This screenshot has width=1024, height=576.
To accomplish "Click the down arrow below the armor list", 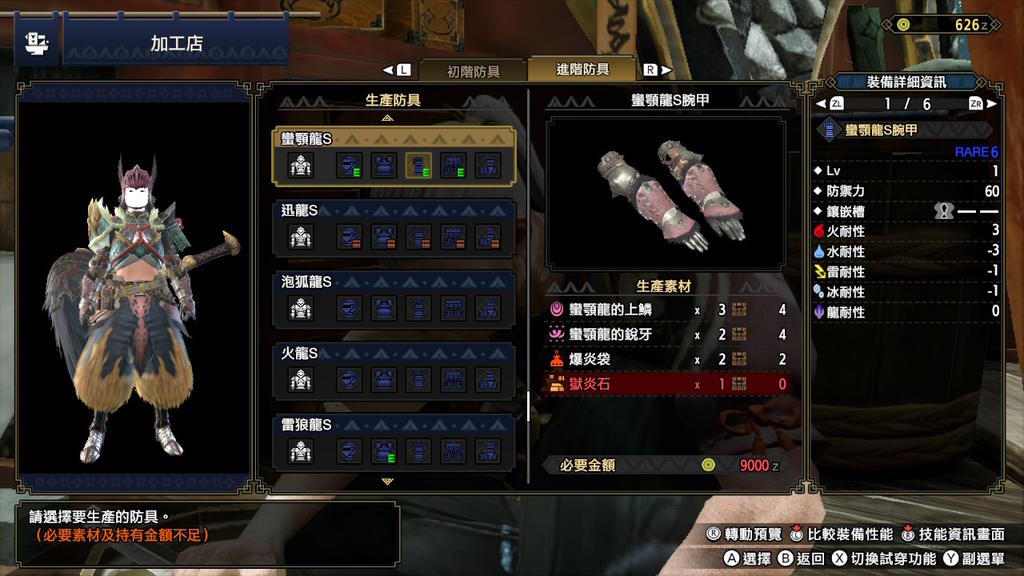I will coord(388,482).
